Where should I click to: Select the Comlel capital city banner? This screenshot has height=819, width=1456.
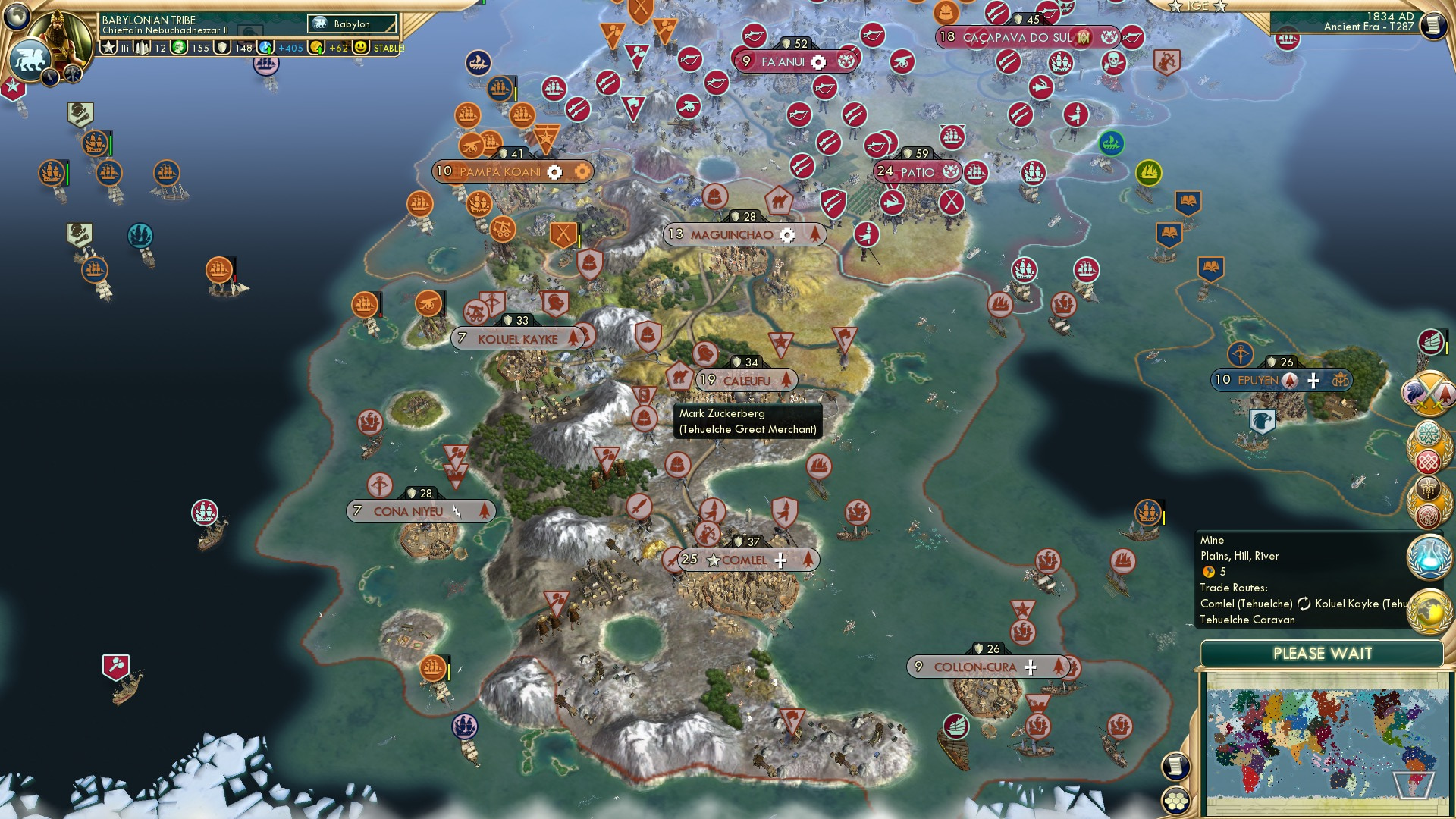745,560
